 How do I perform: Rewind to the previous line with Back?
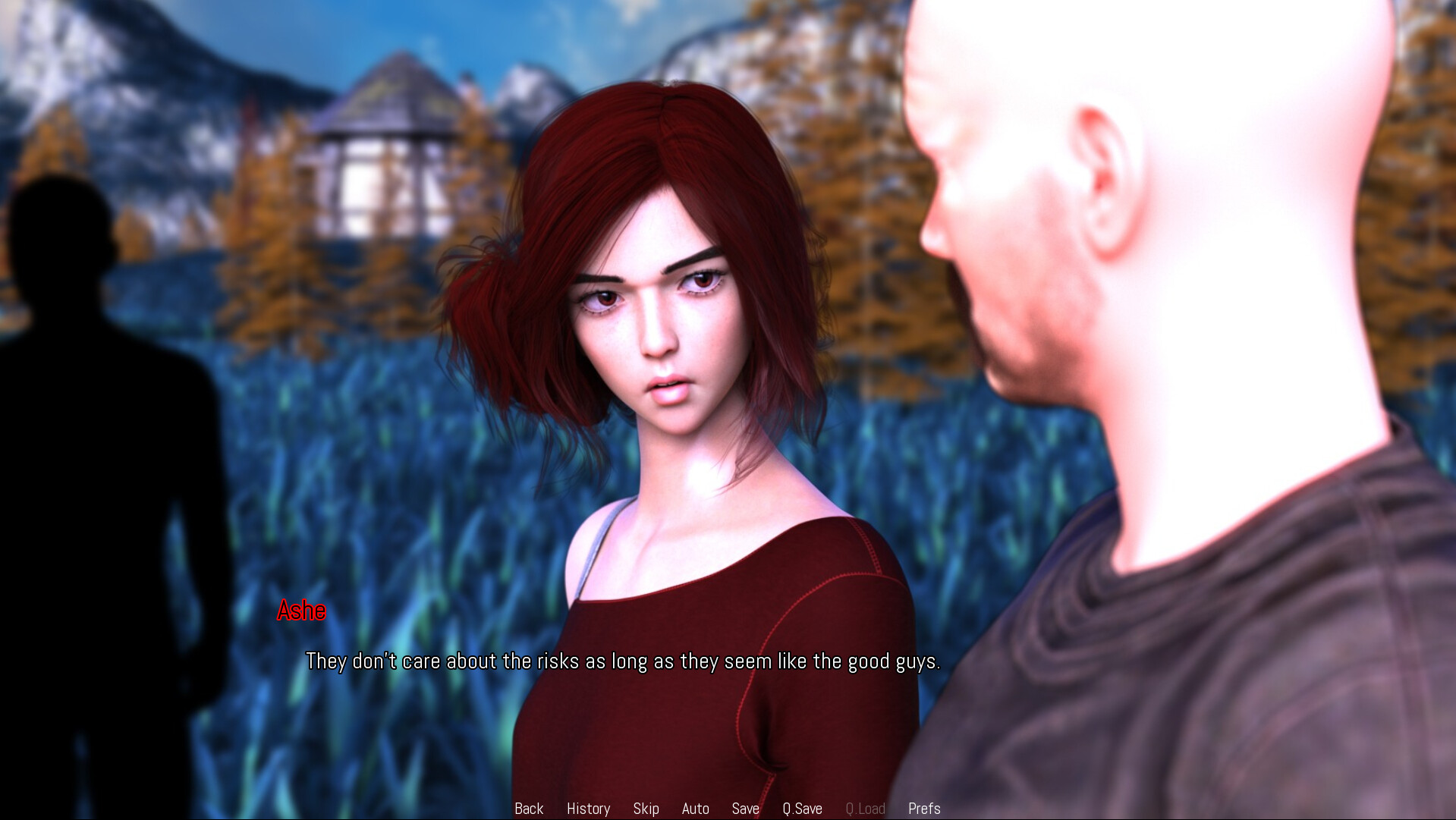[x=529, y=809]
